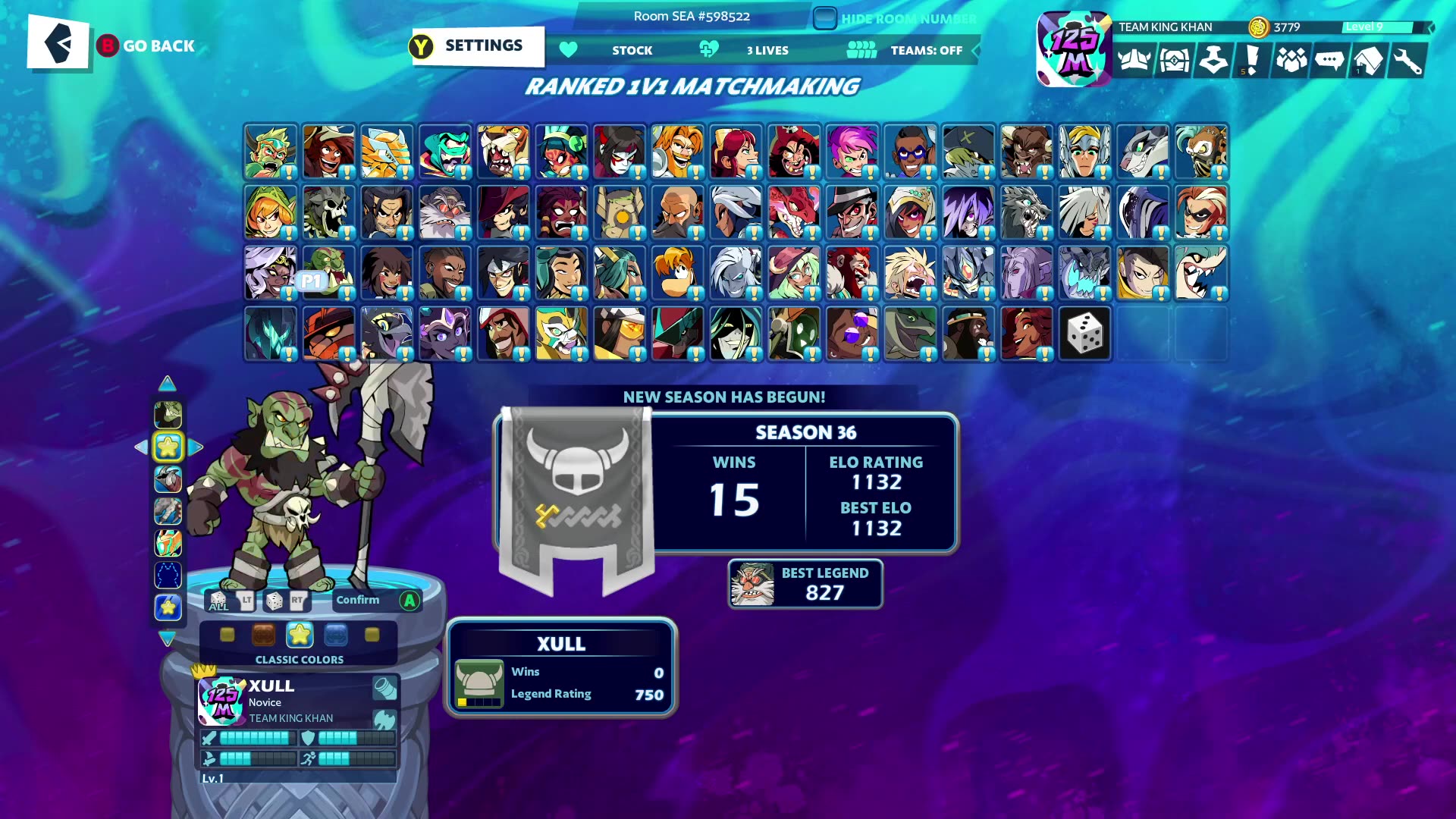Open the Best Legend 827 panel

[x=805, y=584]
